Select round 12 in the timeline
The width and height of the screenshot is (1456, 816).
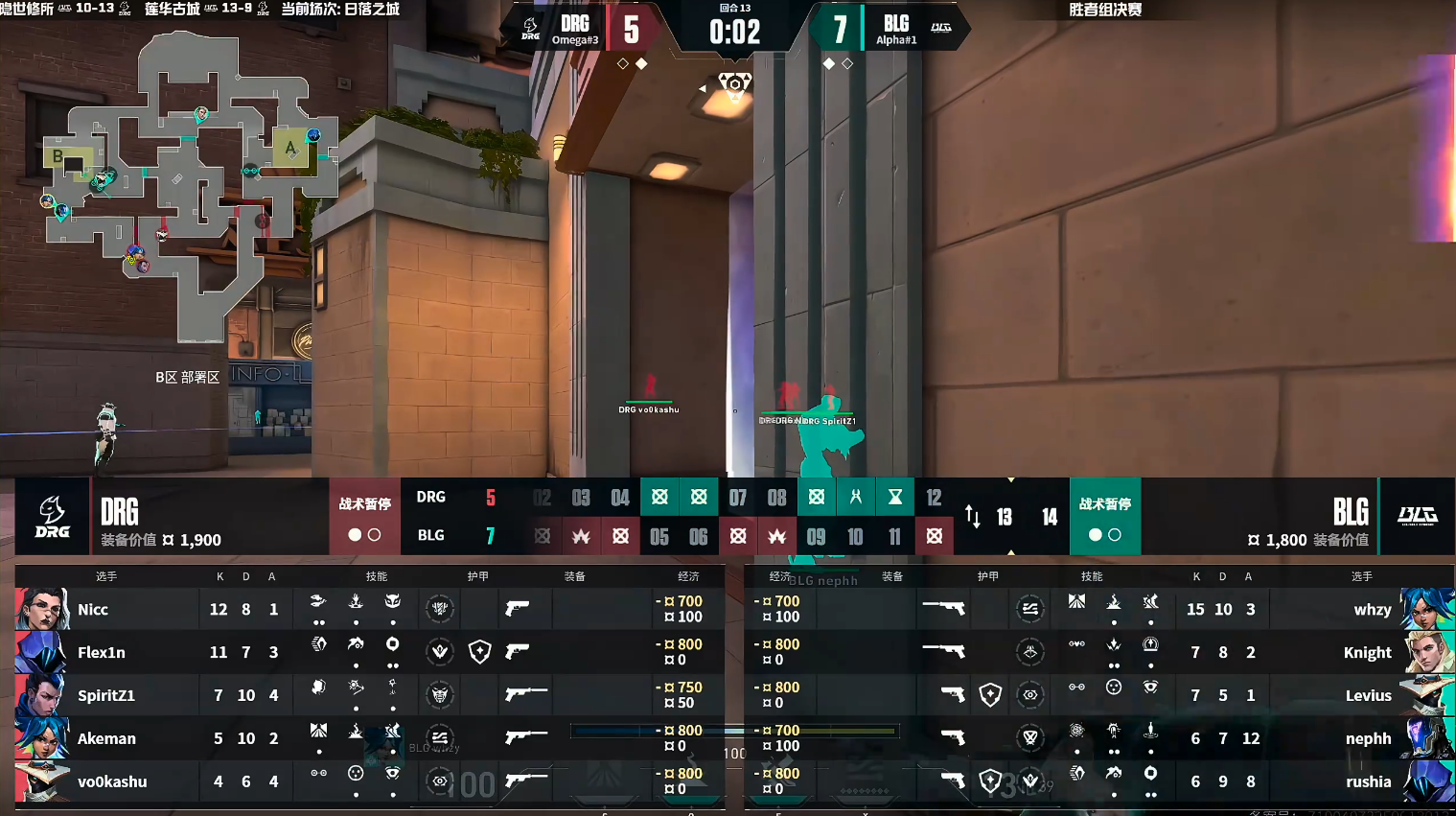[x=934, y=497]
